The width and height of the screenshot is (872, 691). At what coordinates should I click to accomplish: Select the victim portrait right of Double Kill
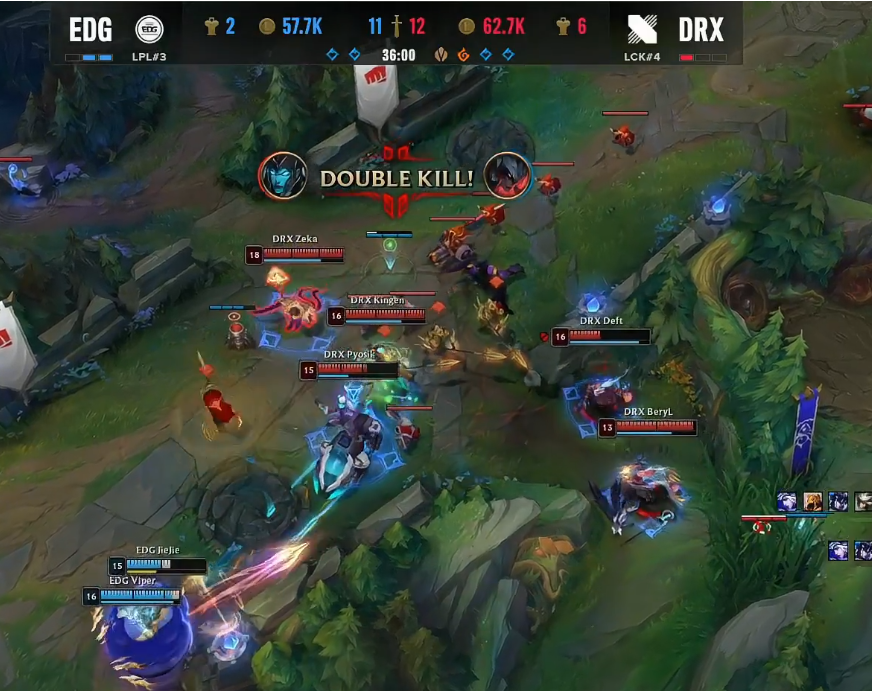[507, 176]
